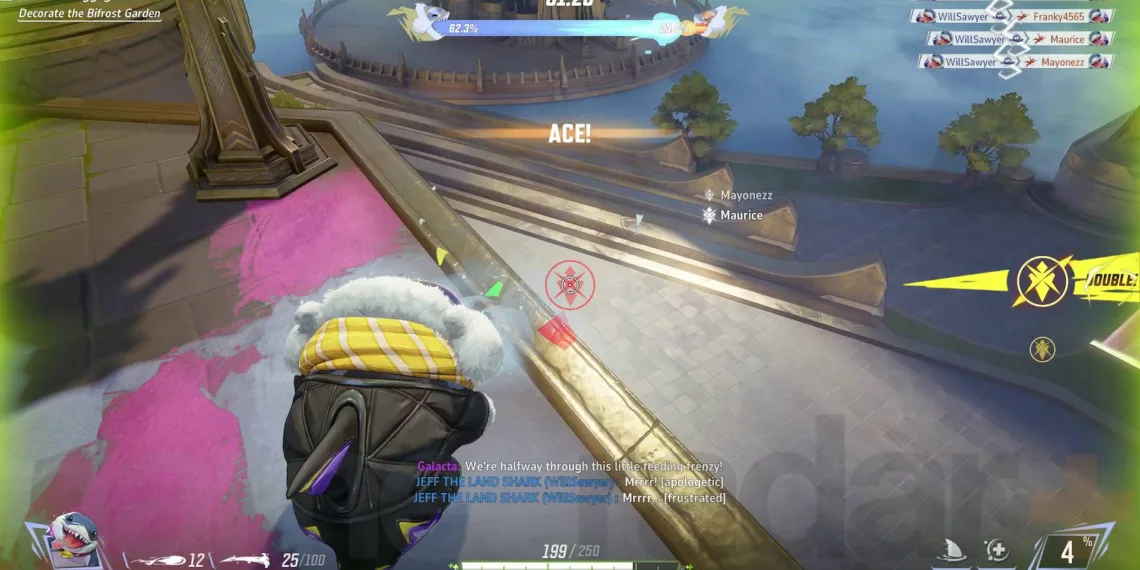Click Galacta's message in the chat box
The height and width of the screenshot is (570, 1140).
(x=570, y=467)
